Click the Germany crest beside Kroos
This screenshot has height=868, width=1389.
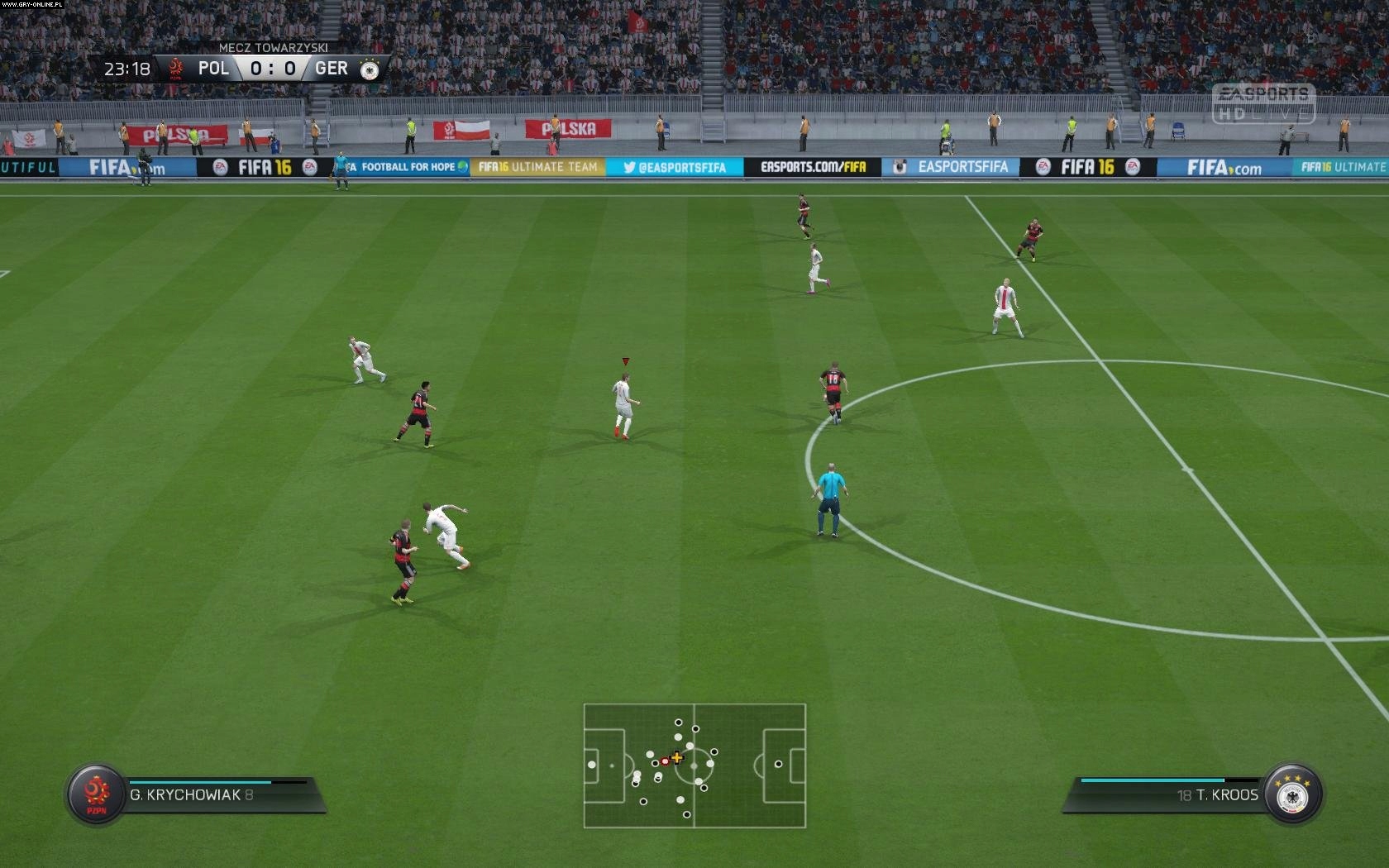click(1292, 795)
